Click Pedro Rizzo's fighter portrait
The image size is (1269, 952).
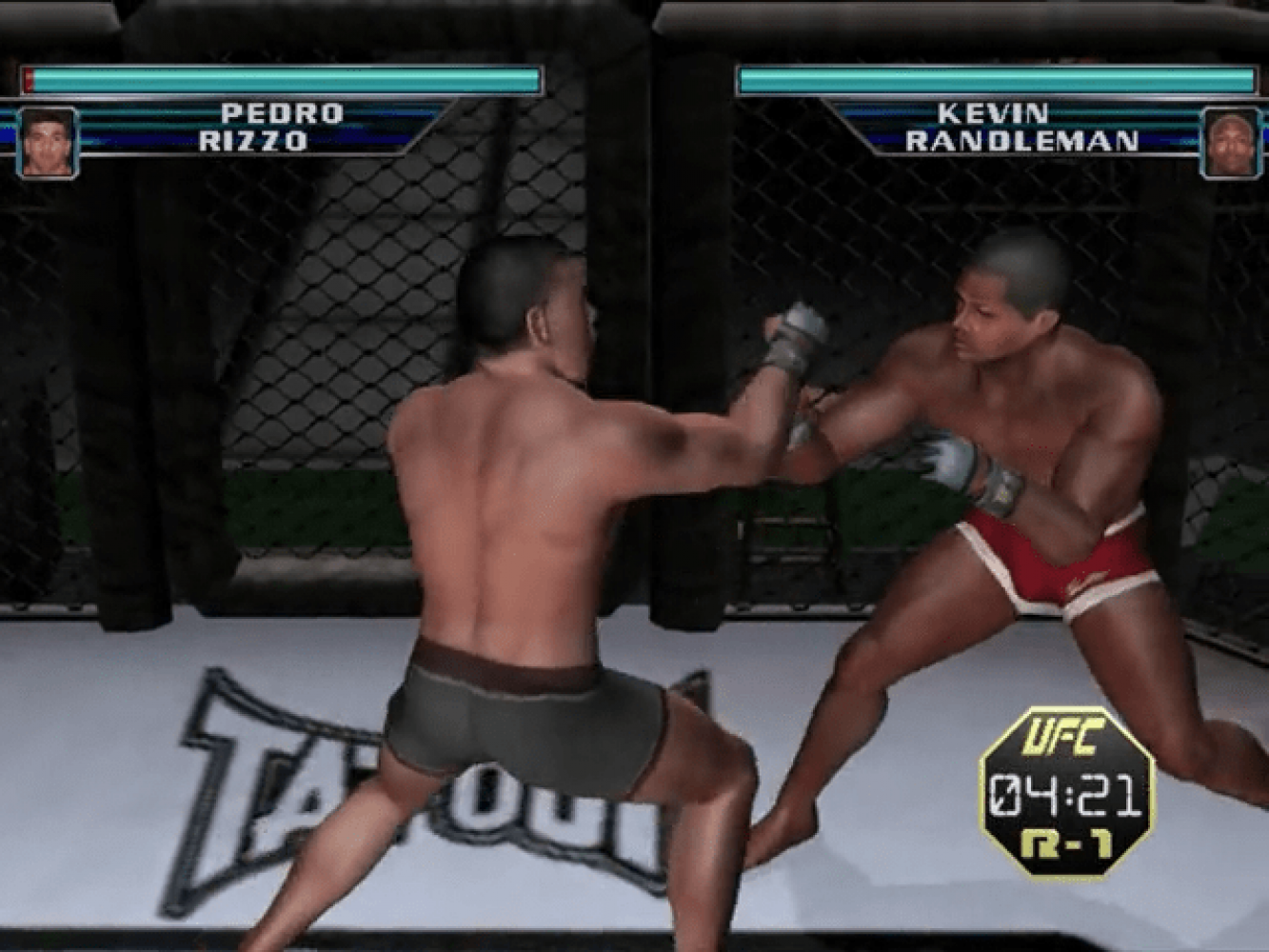[x=47, y=143]
